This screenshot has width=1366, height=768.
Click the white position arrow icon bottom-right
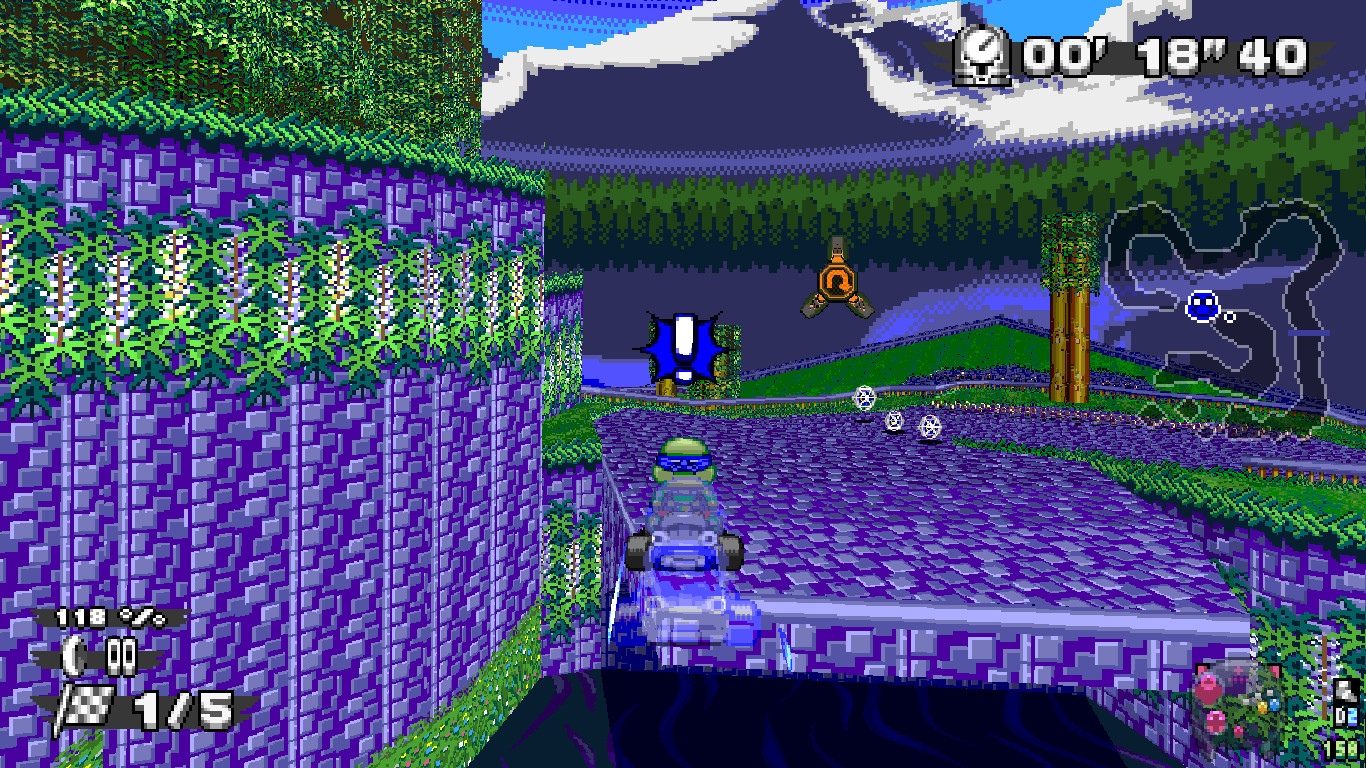pos(1345,688)
